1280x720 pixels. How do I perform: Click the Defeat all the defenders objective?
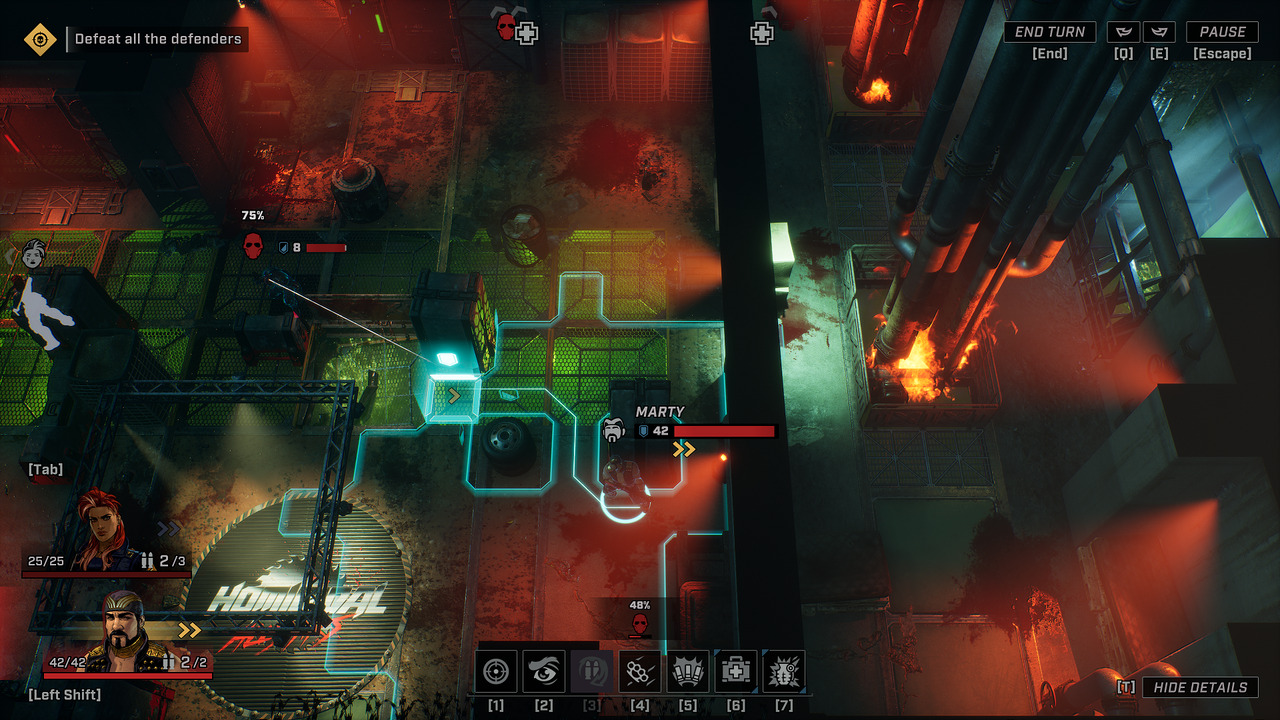(158, 39)
